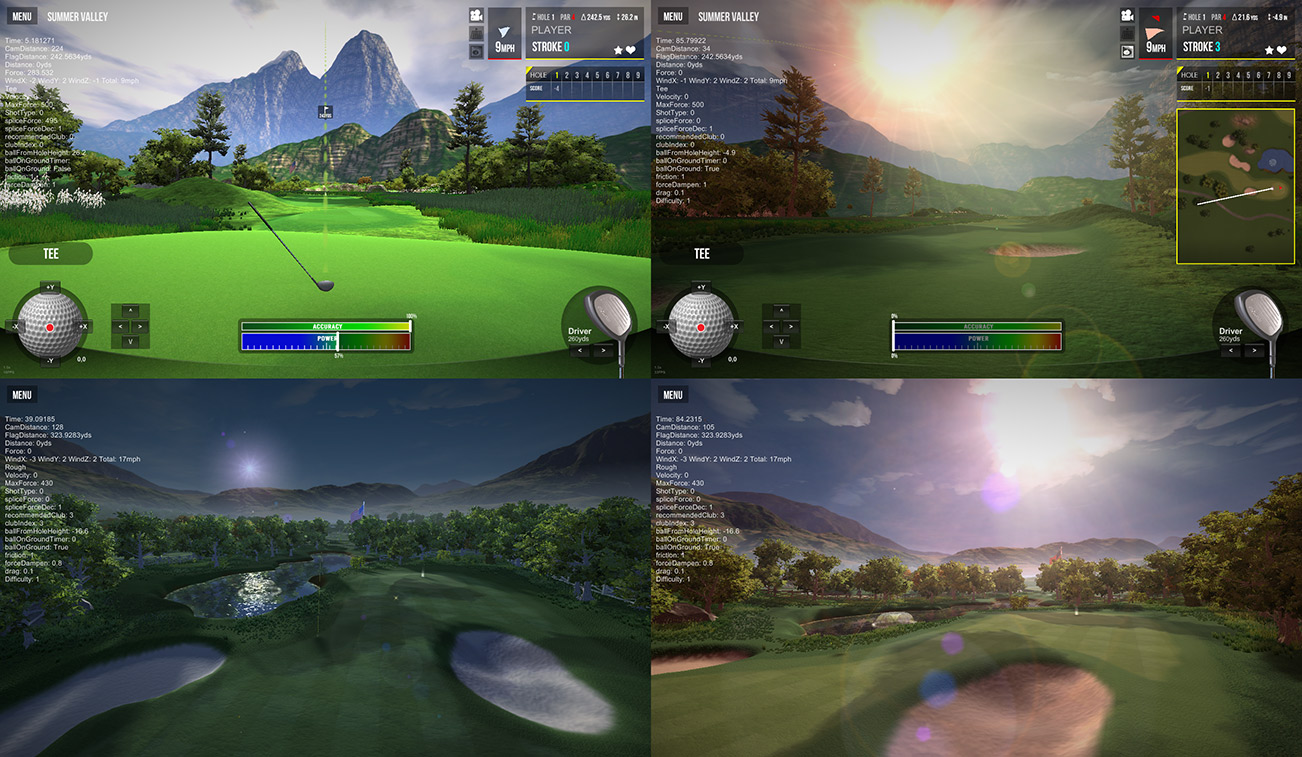Open MENU beside Summer Valley on the Stroke 0 screen
Screen dimensions: 1302x757
(x=22, y=16)
